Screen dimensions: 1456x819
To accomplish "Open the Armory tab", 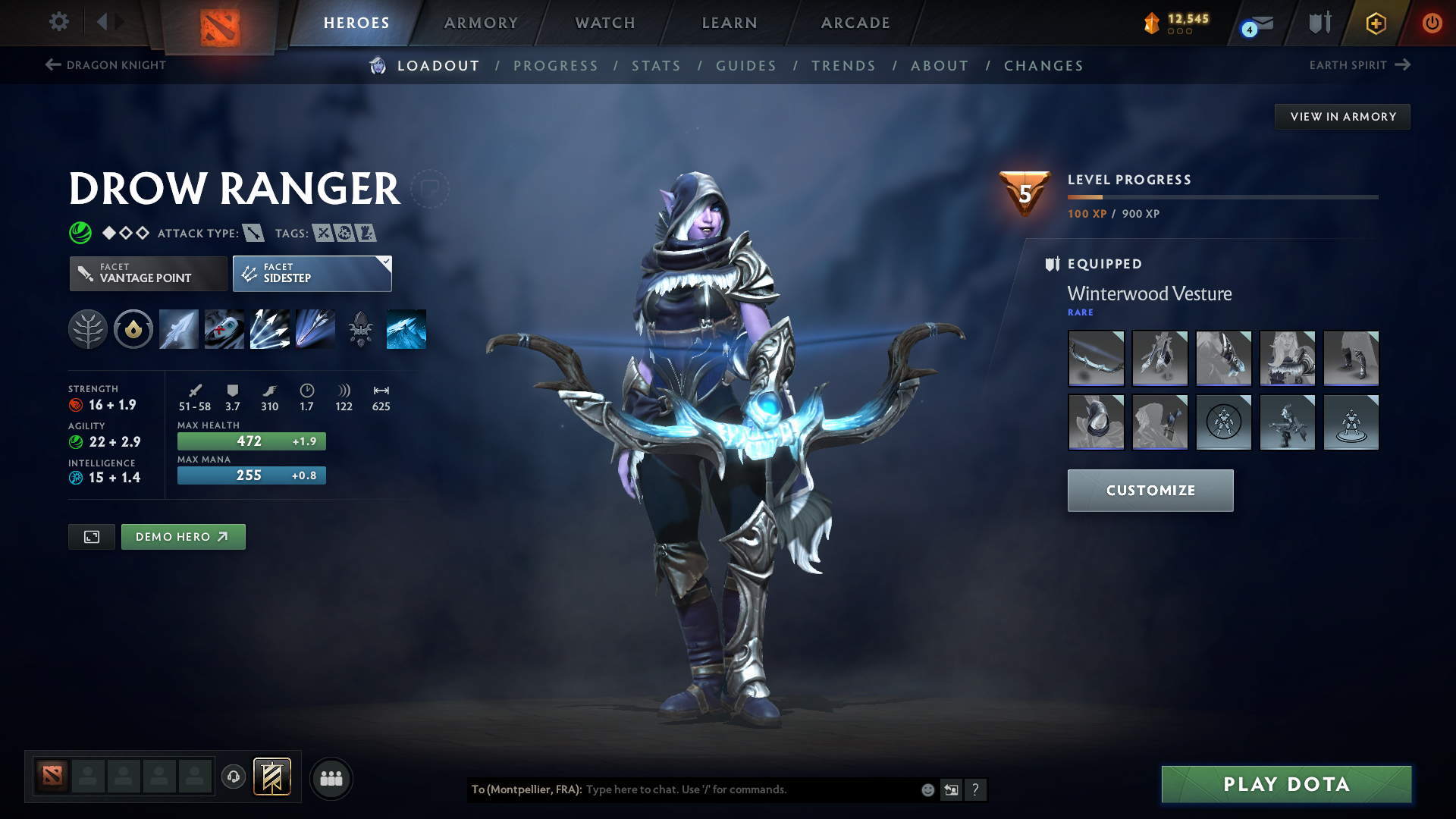I will point(481,23).
